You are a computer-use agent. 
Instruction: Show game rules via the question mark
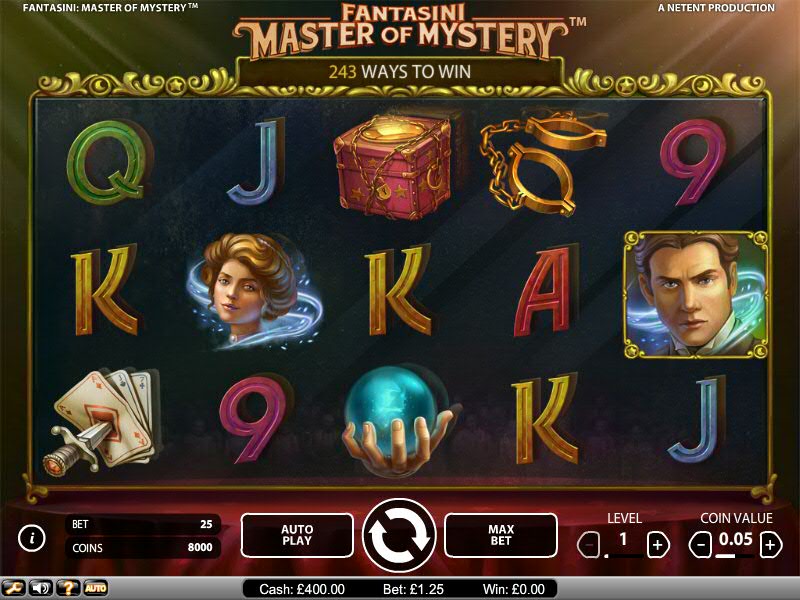[68, 588]
